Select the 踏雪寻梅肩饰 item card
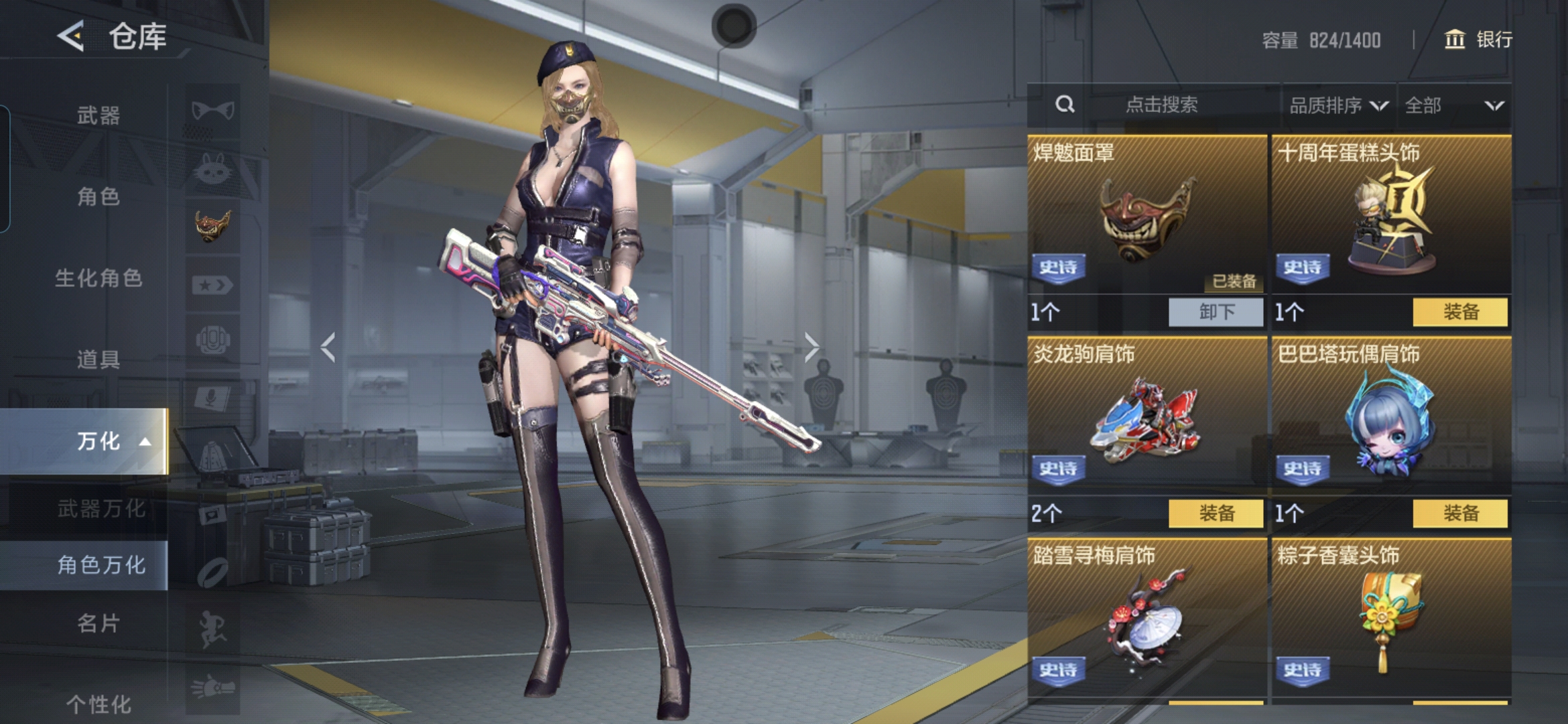Image resolution: width=1568 pixels, height=724 pixels. point(1147,617)
